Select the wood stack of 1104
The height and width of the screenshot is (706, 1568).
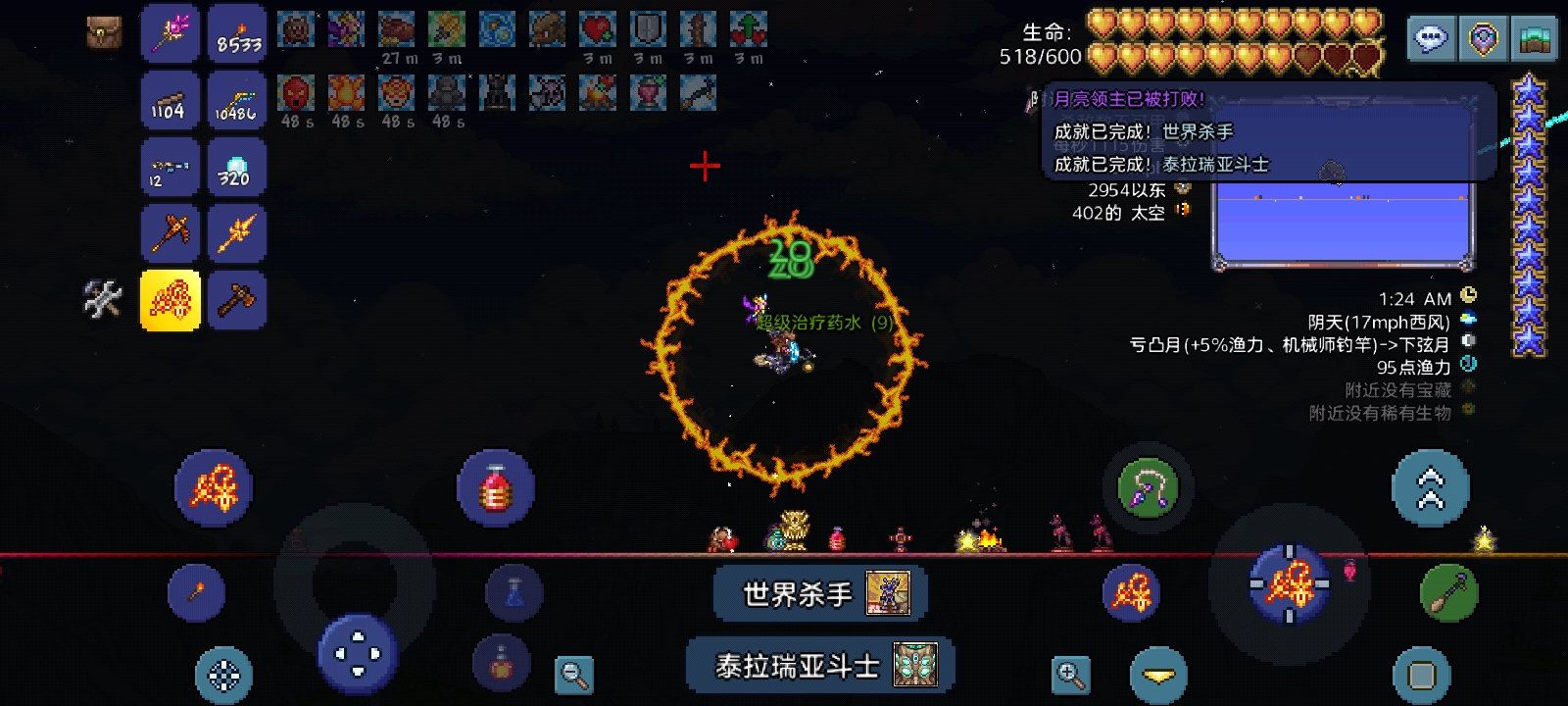(x=171, y=100)
